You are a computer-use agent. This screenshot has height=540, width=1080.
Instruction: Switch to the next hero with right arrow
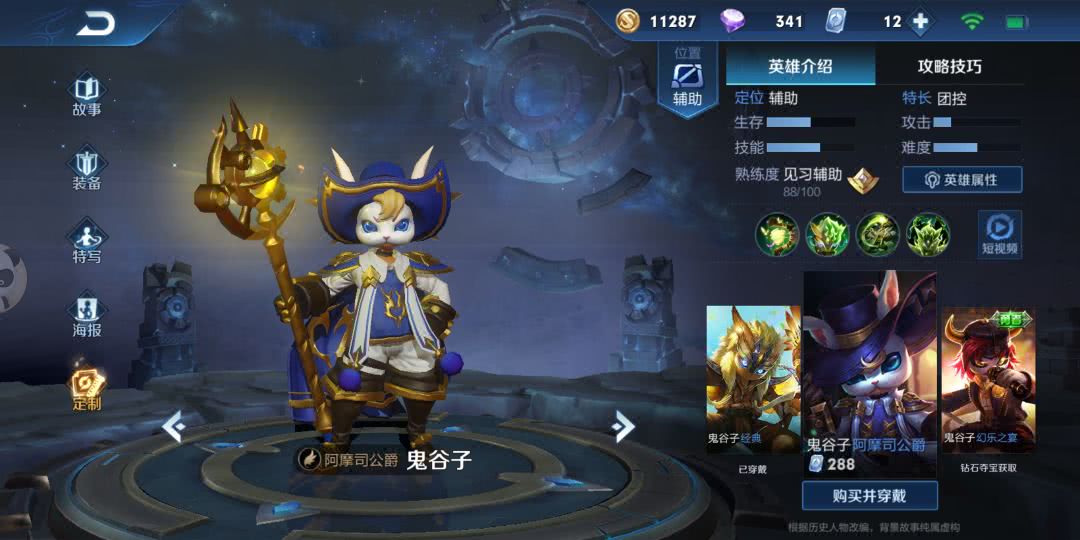[x=624, y=427]
